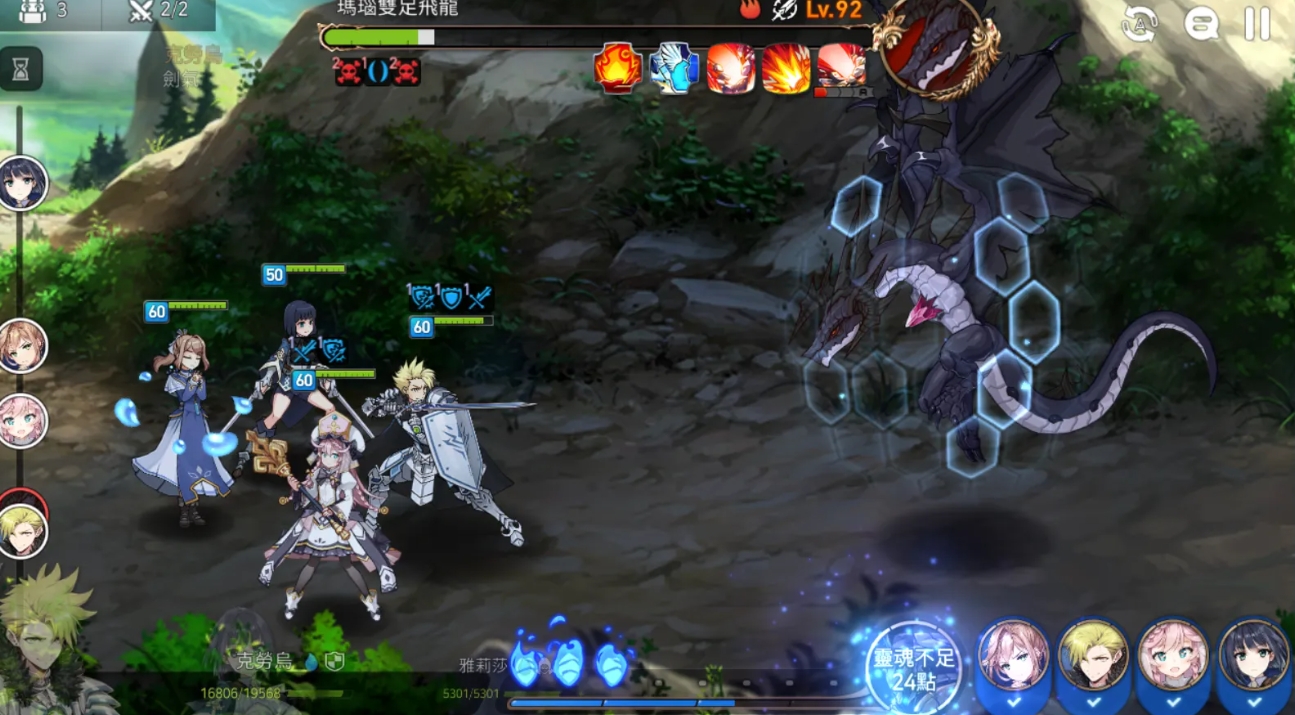The height and width of the screenshot is (715, 1295).
Task: Choose the pink-haired girl's skill portrait
Action: (x=1173, y=657)
